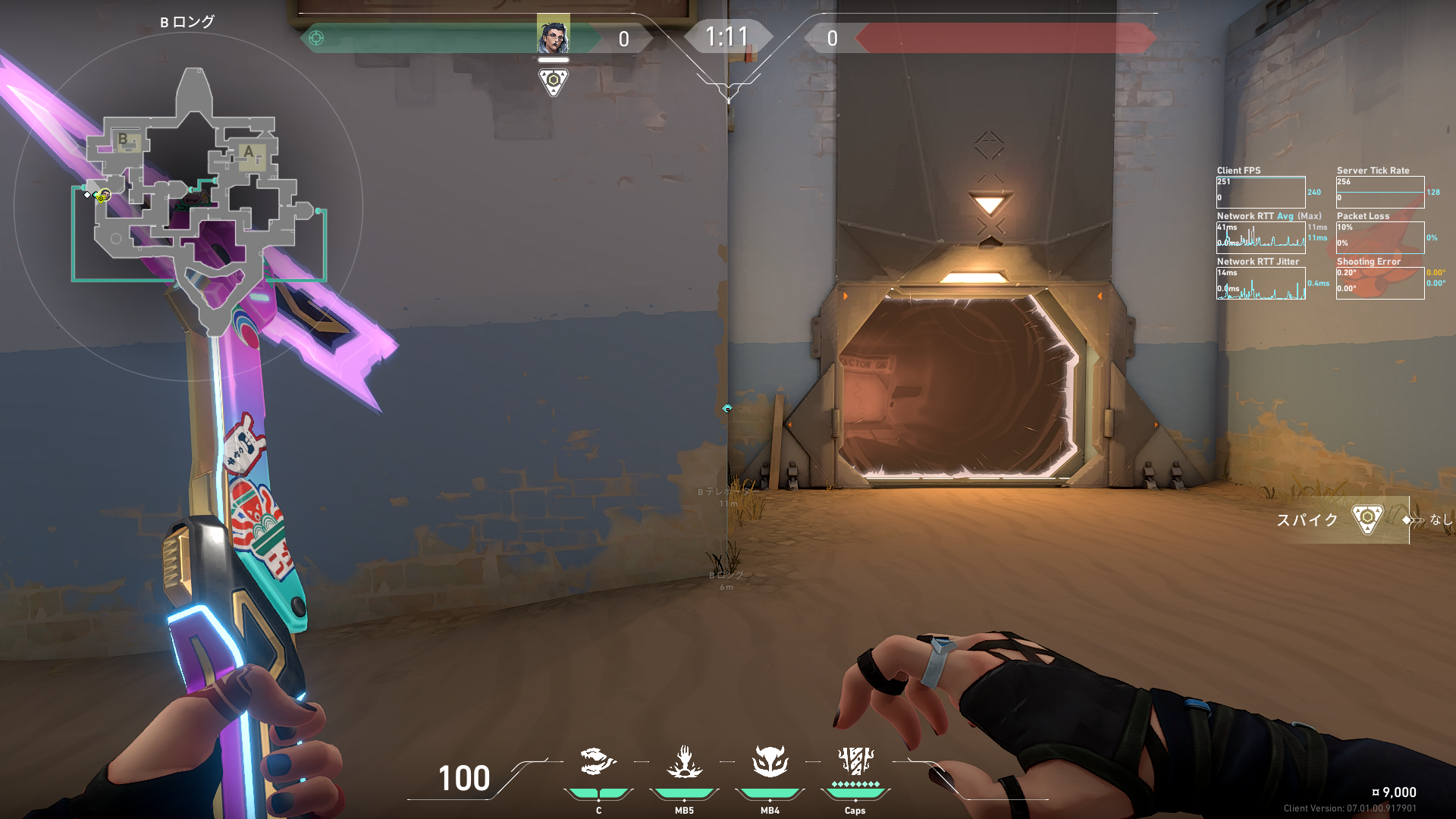Image resolution: width=1456 pixels, height=819 pixels.
Task: Click the A site marker on minimap
Action: click(x=249, y=152)
